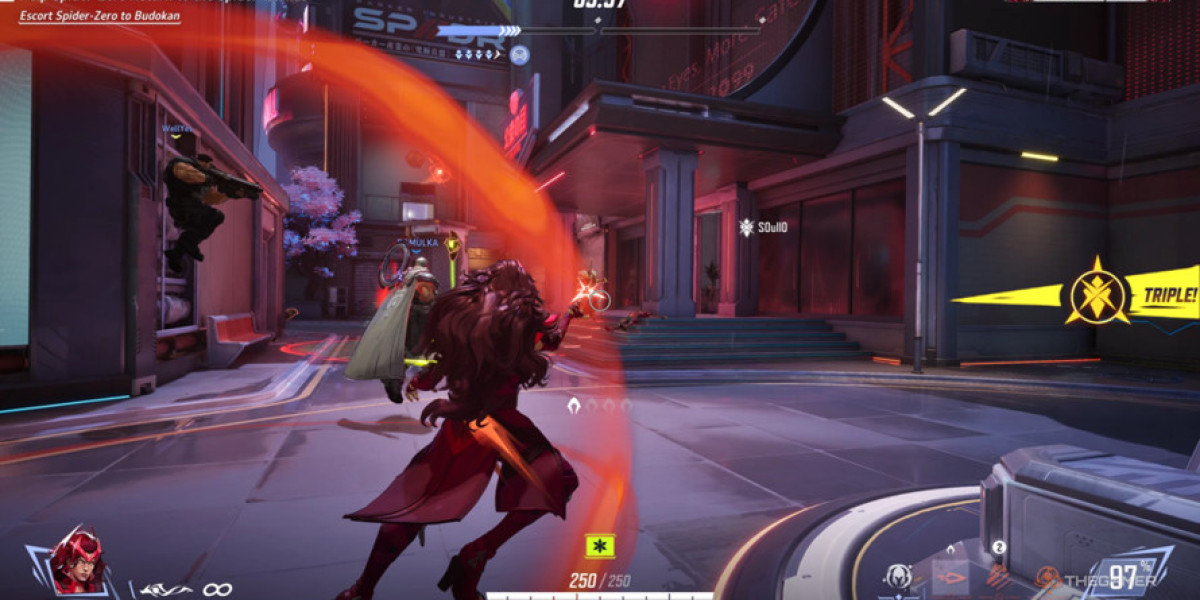Click the payload vehicle icon below progress bar
The image size is (1200, 600).
(519, 54)
